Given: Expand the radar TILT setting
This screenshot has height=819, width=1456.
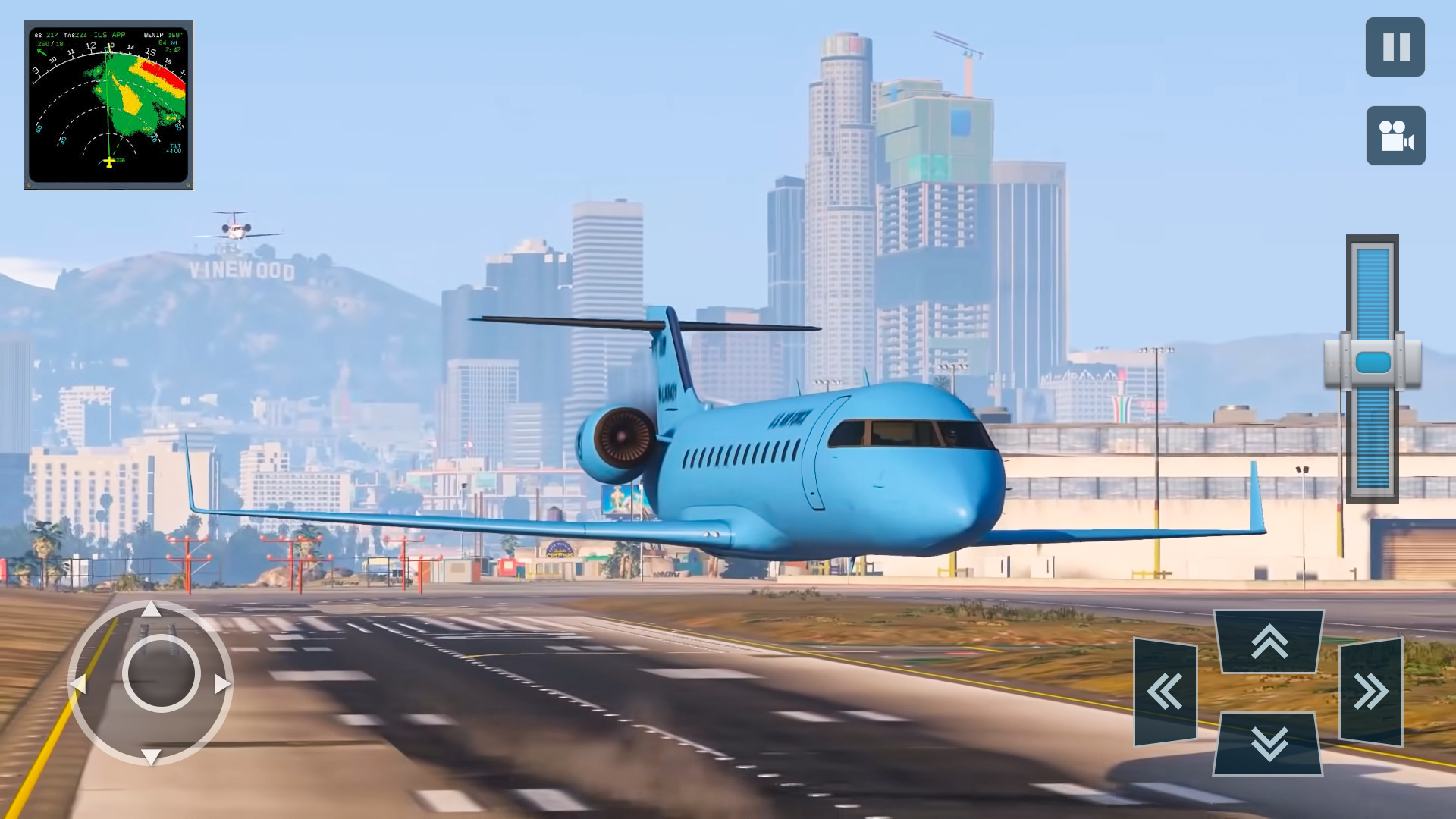Looking at the screenshot, I should [x=175, y=149].
